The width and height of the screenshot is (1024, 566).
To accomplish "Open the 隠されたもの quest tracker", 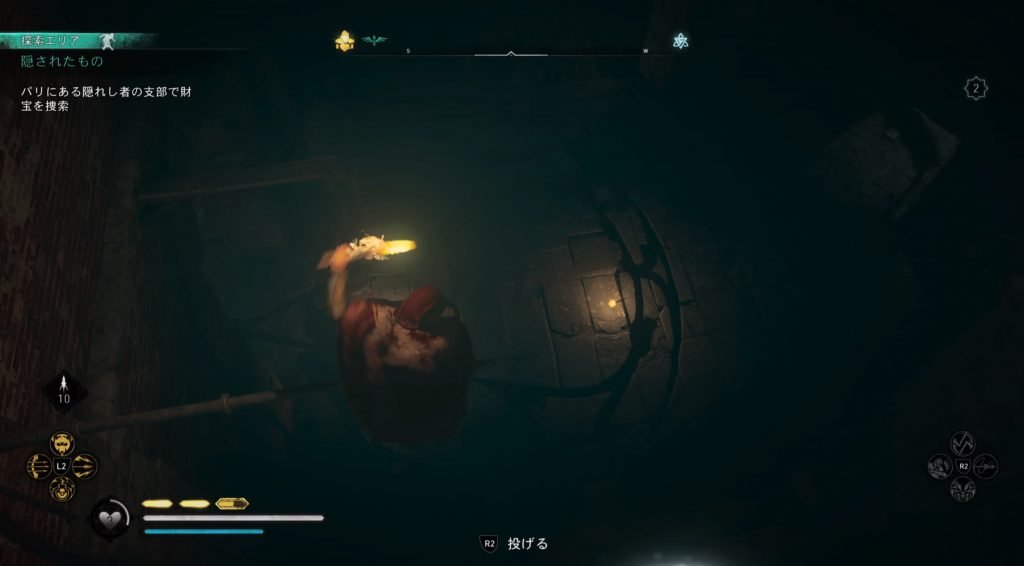I will pyautogui.click(x=62, y=61).
